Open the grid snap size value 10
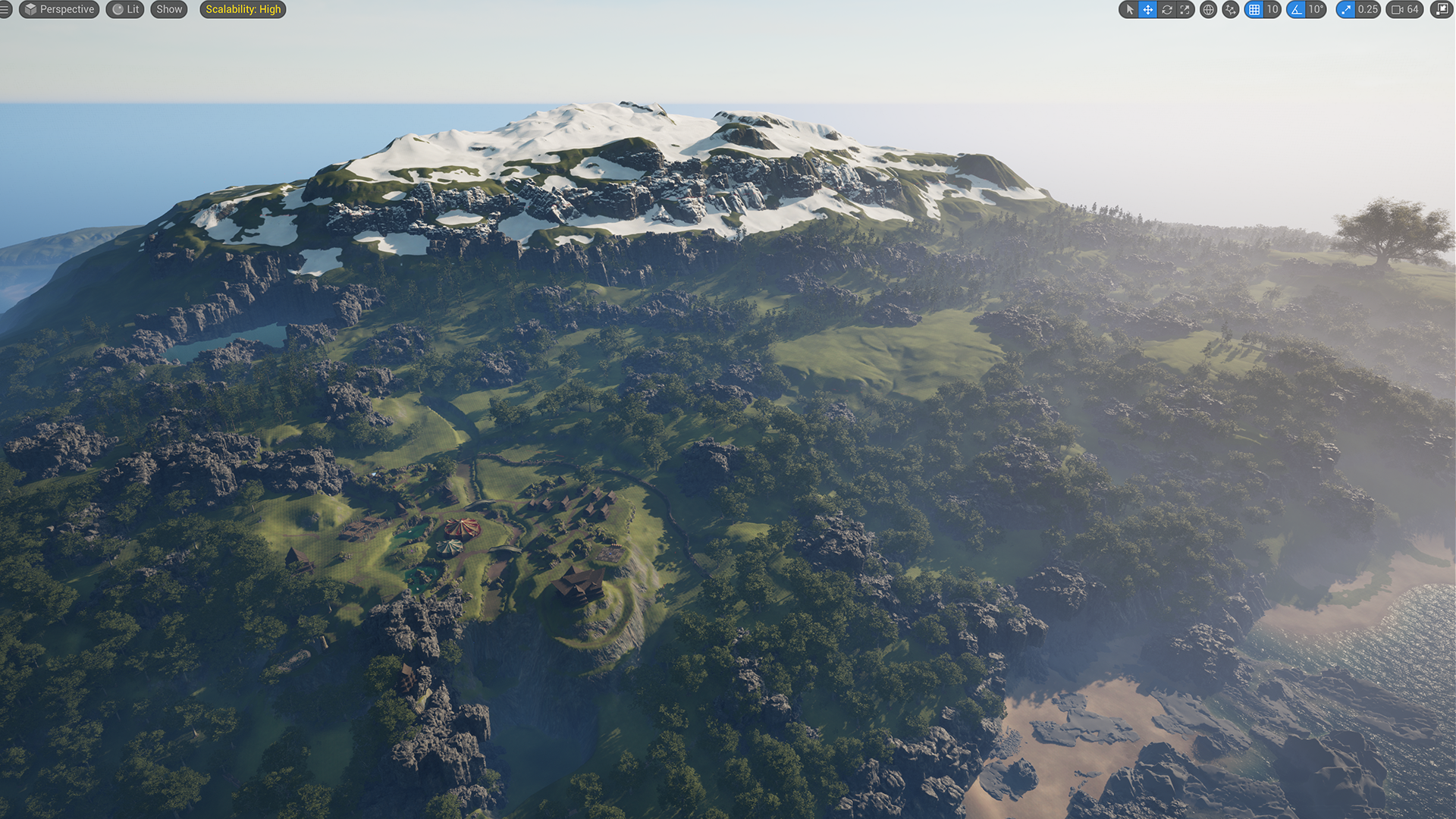1456x819 pixels. [x=1272, y=10]
